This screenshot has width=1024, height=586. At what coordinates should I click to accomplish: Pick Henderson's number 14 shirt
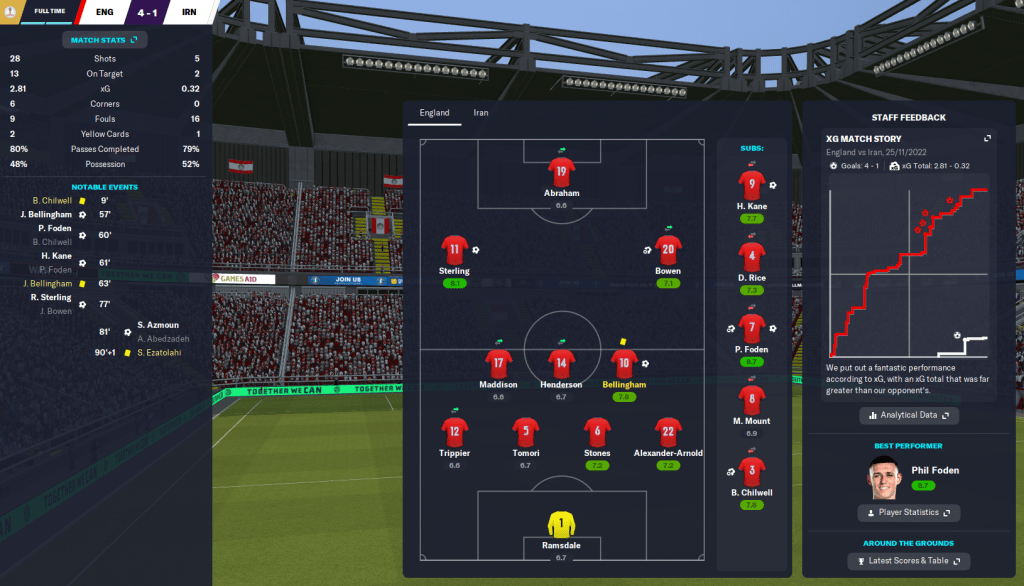pos(561,363)
